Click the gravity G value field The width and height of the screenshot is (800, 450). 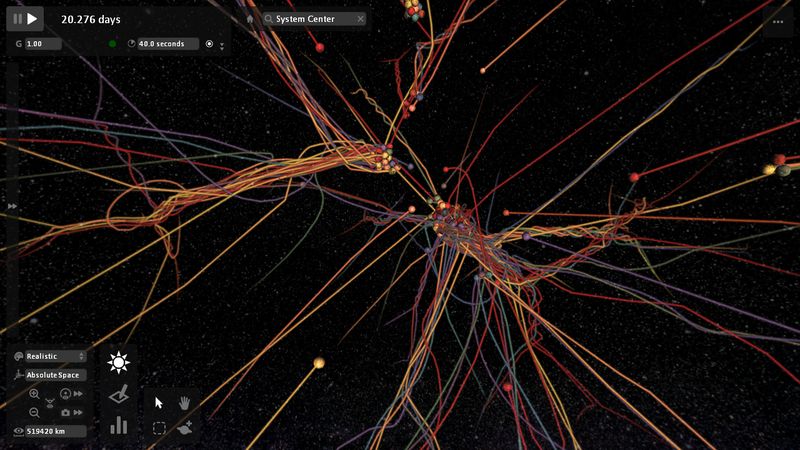[42, 44]
